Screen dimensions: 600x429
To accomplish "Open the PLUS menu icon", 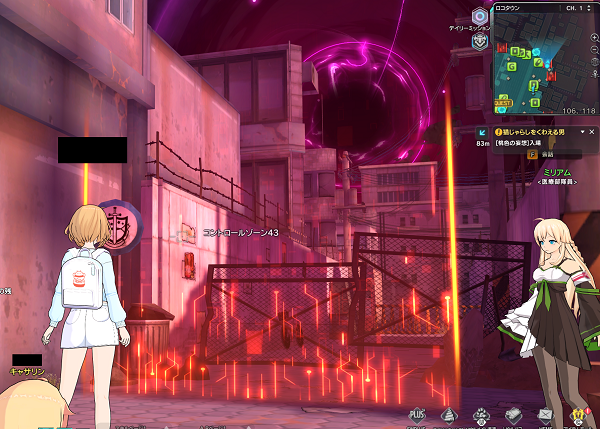I will tap(418, 414).
